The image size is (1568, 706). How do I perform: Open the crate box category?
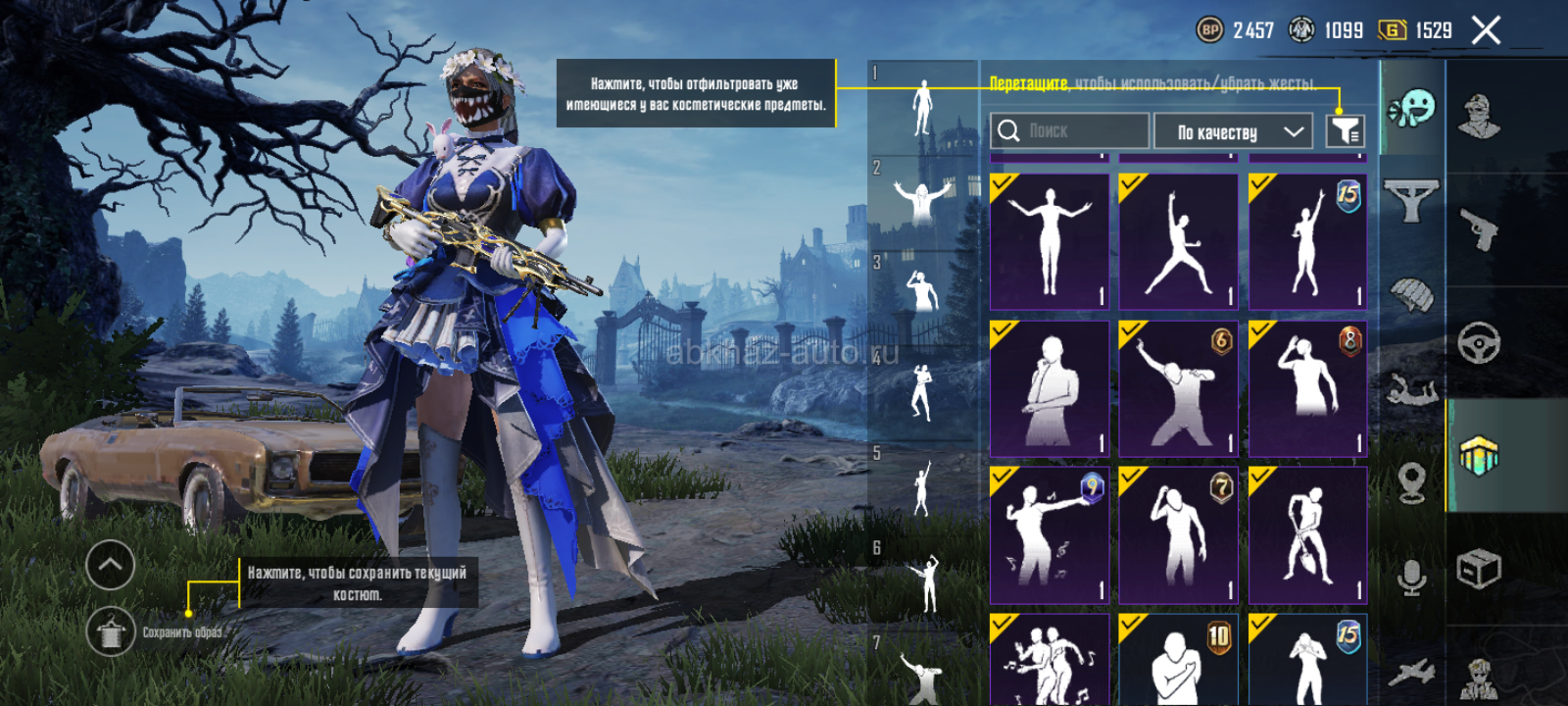point(1479,569)
